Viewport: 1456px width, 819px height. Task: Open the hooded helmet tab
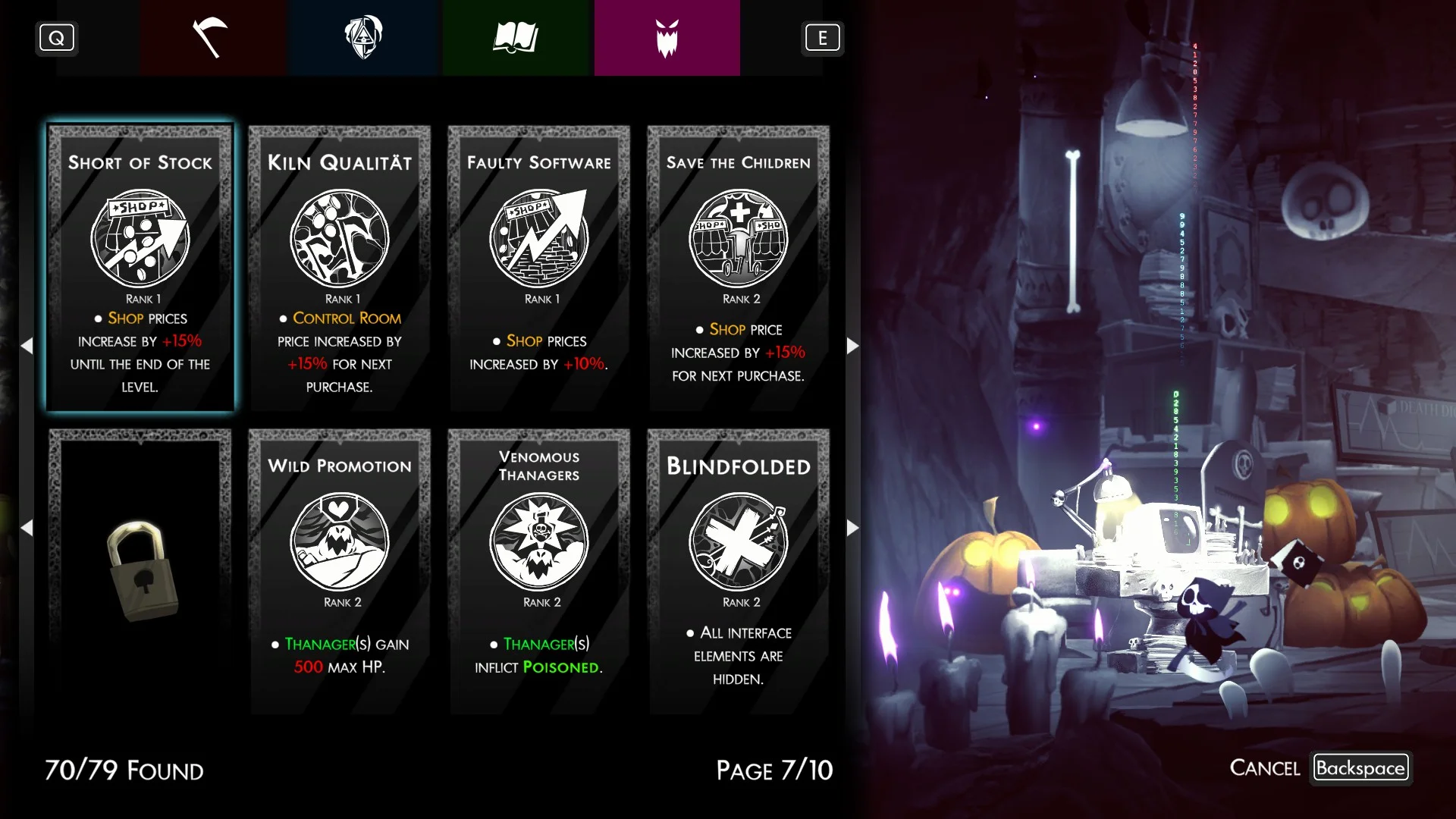click(x=364, y=38)
